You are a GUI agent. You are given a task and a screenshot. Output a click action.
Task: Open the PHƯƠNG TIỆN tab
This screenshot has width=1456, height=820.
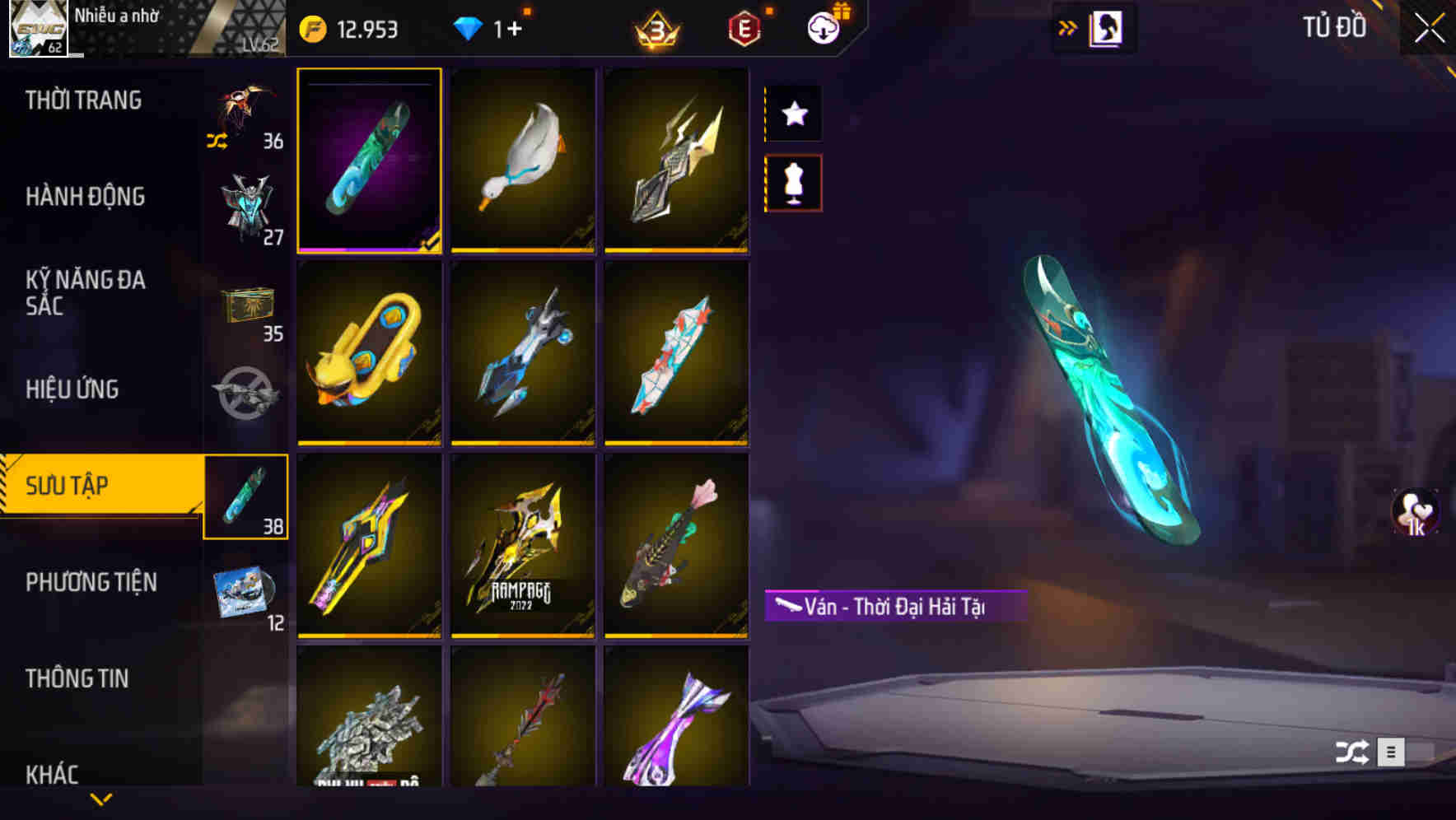pyautogui.click(x=91, y=582)
